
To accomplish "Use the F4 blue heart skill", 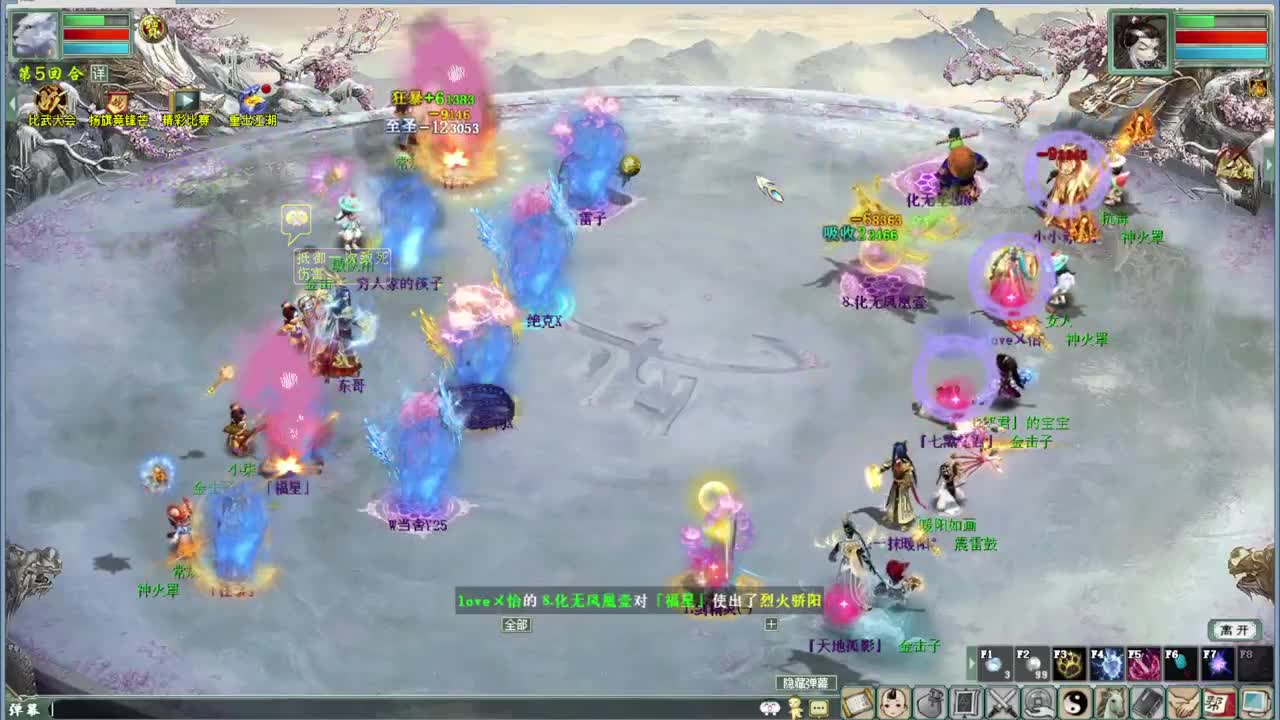I will [x=1105, y=663].
